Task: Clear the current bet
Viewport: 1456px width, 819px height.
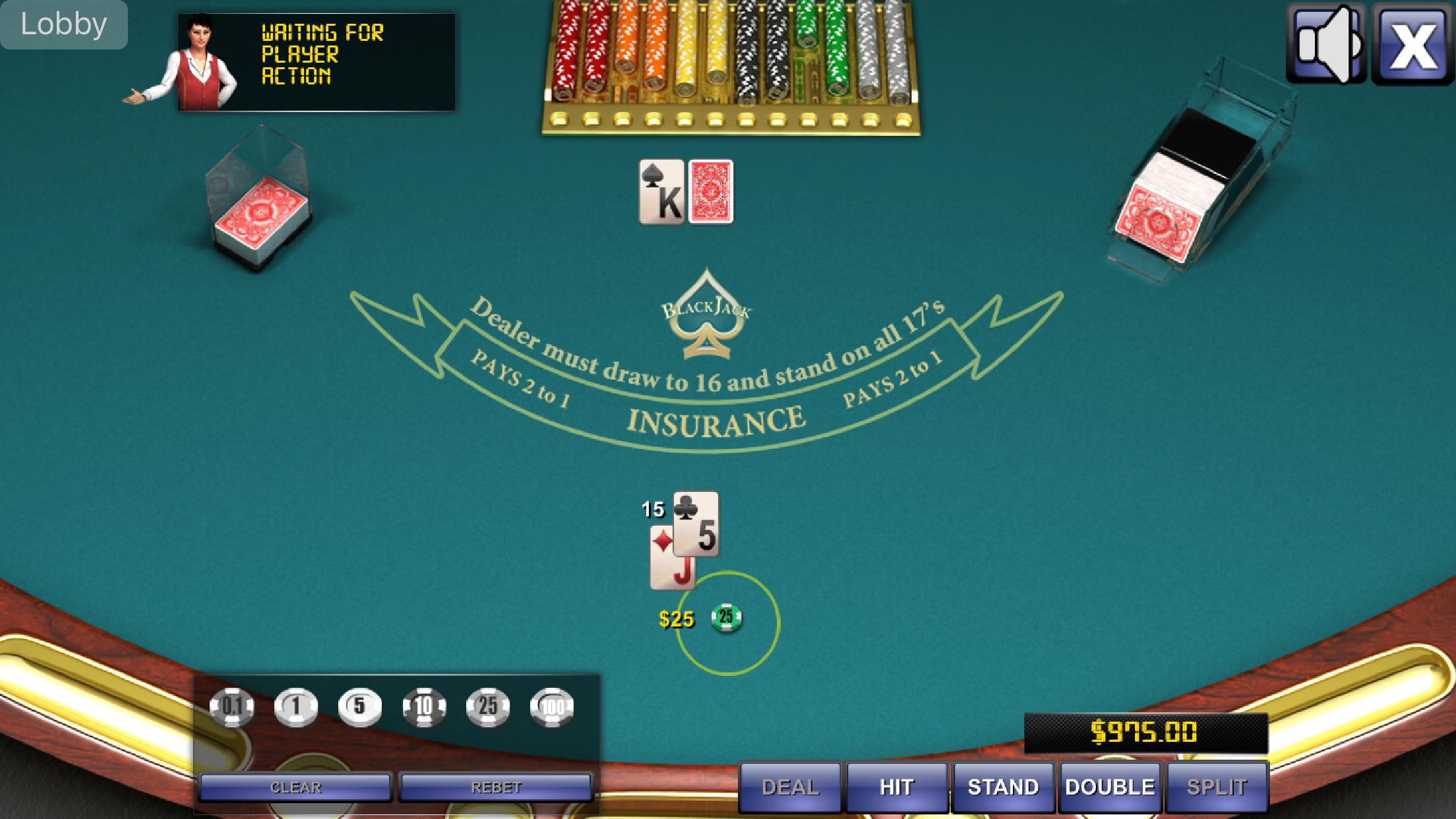Action: click(x=295, y=787)
